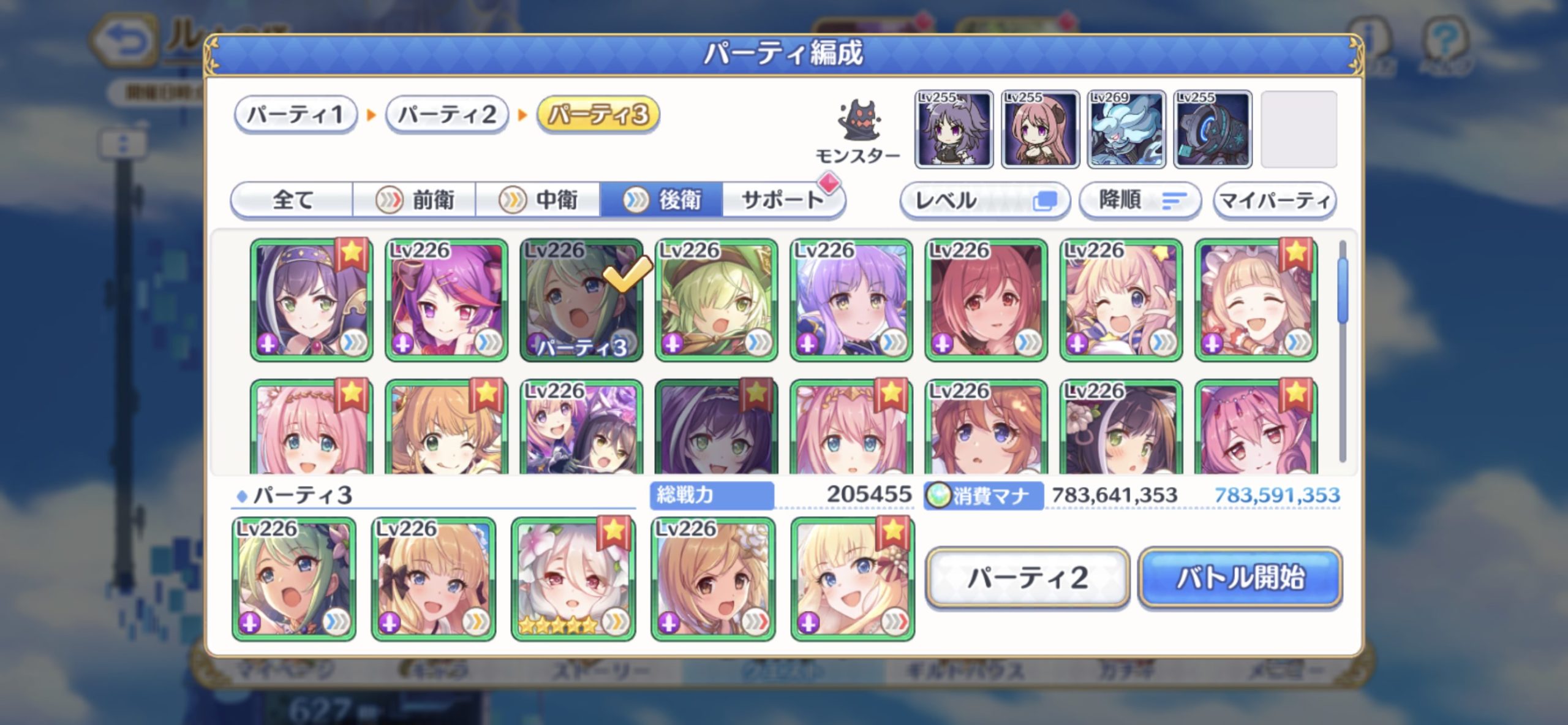Select the highlighted パーティ3 step
The height and width of the screenshot is (725, 1568).
(x=598, y=115)
